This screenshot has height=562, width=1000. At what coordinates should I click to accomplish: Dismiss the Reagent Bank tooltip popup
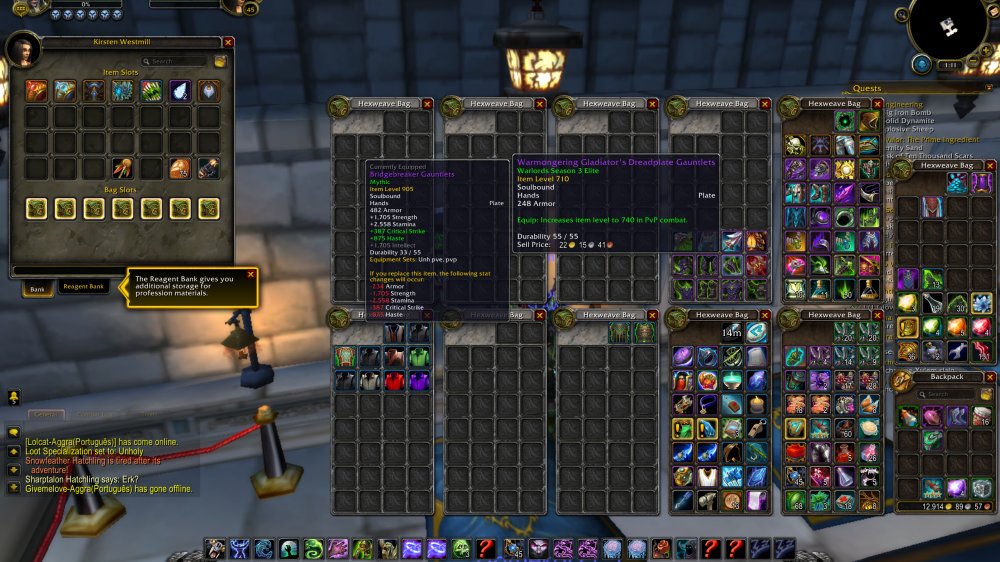(250, 274)
